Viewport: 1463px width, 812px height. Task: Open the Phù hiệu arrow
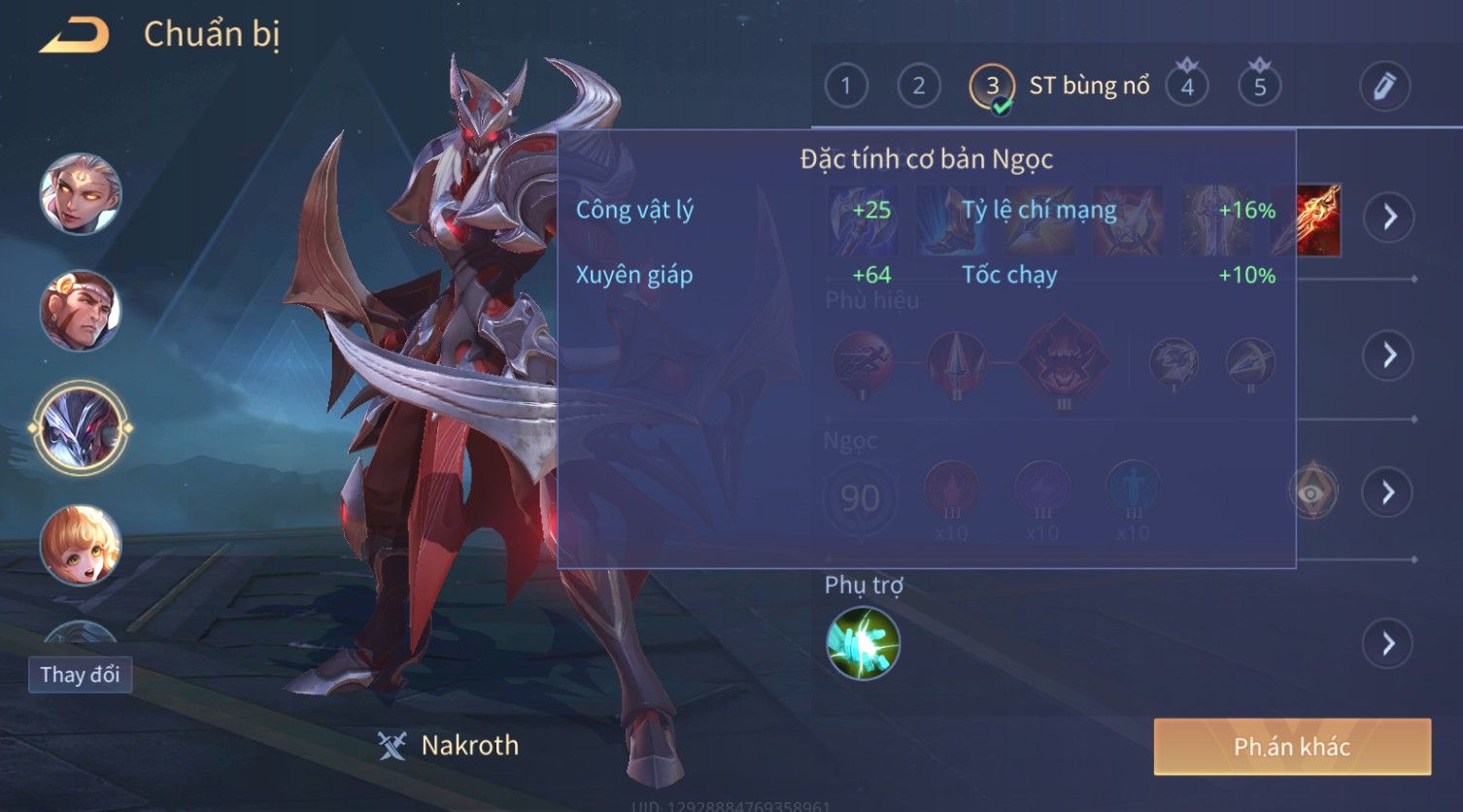pos(1389,355)
